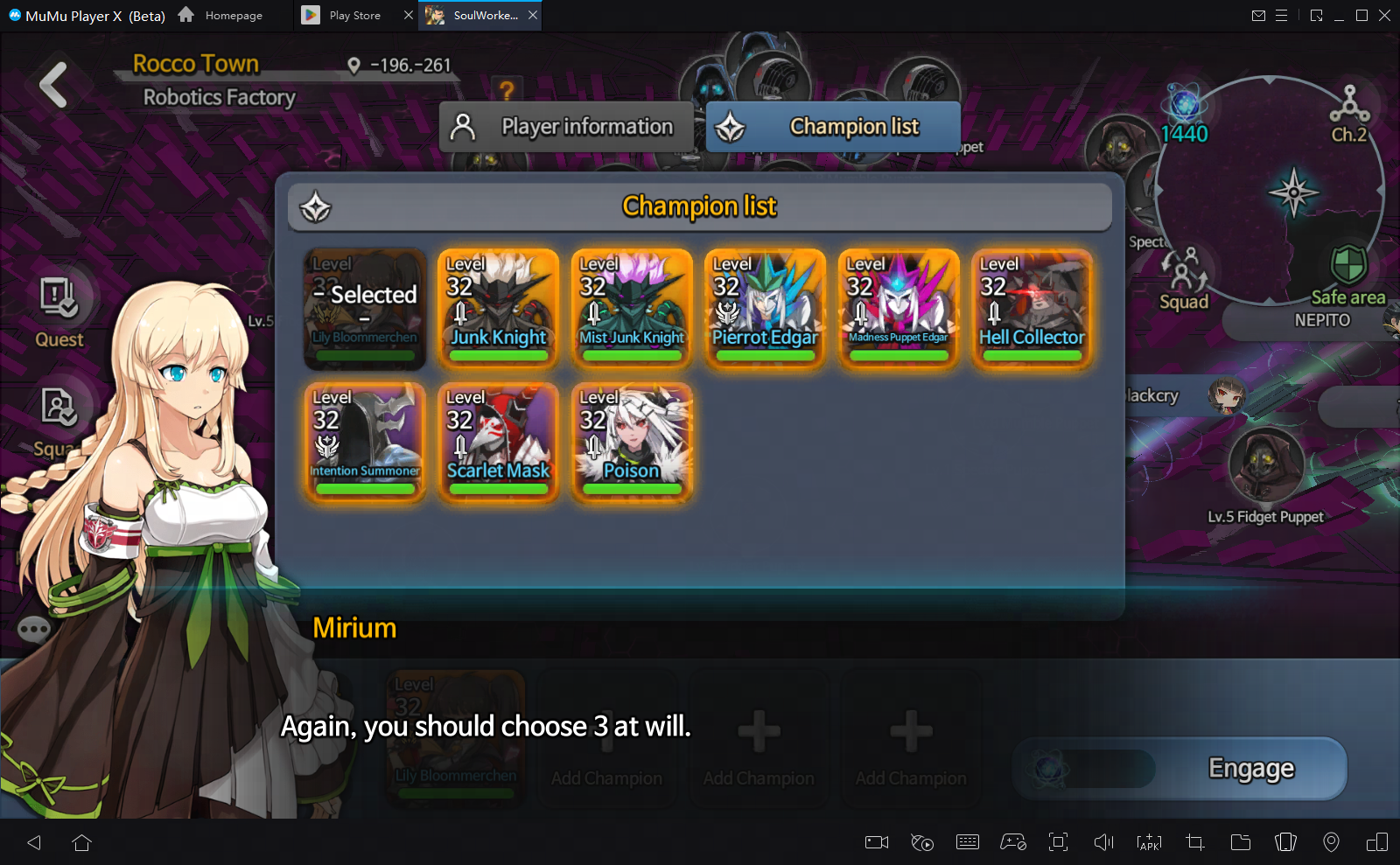Open the keyboard mapping tool
The width and height of the screenshot is (1400, 865).
point(968,842)
